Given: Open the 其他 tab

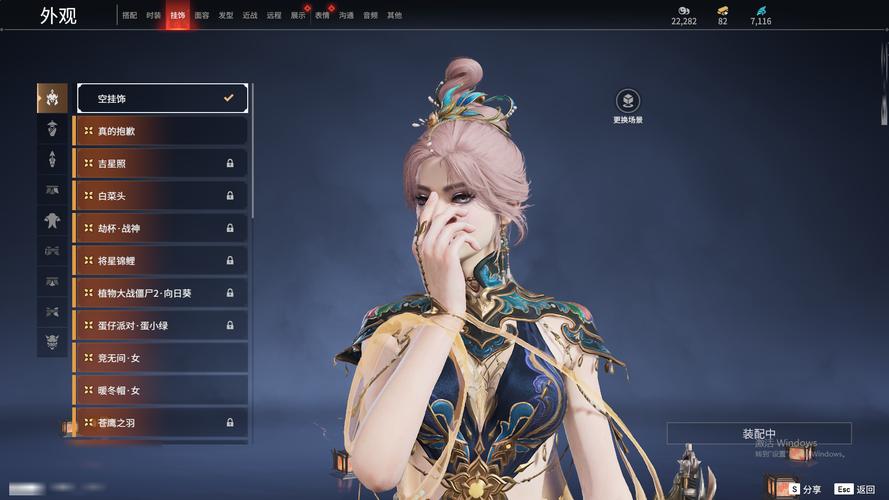Looking at the screenshot, I should [394, 16].
